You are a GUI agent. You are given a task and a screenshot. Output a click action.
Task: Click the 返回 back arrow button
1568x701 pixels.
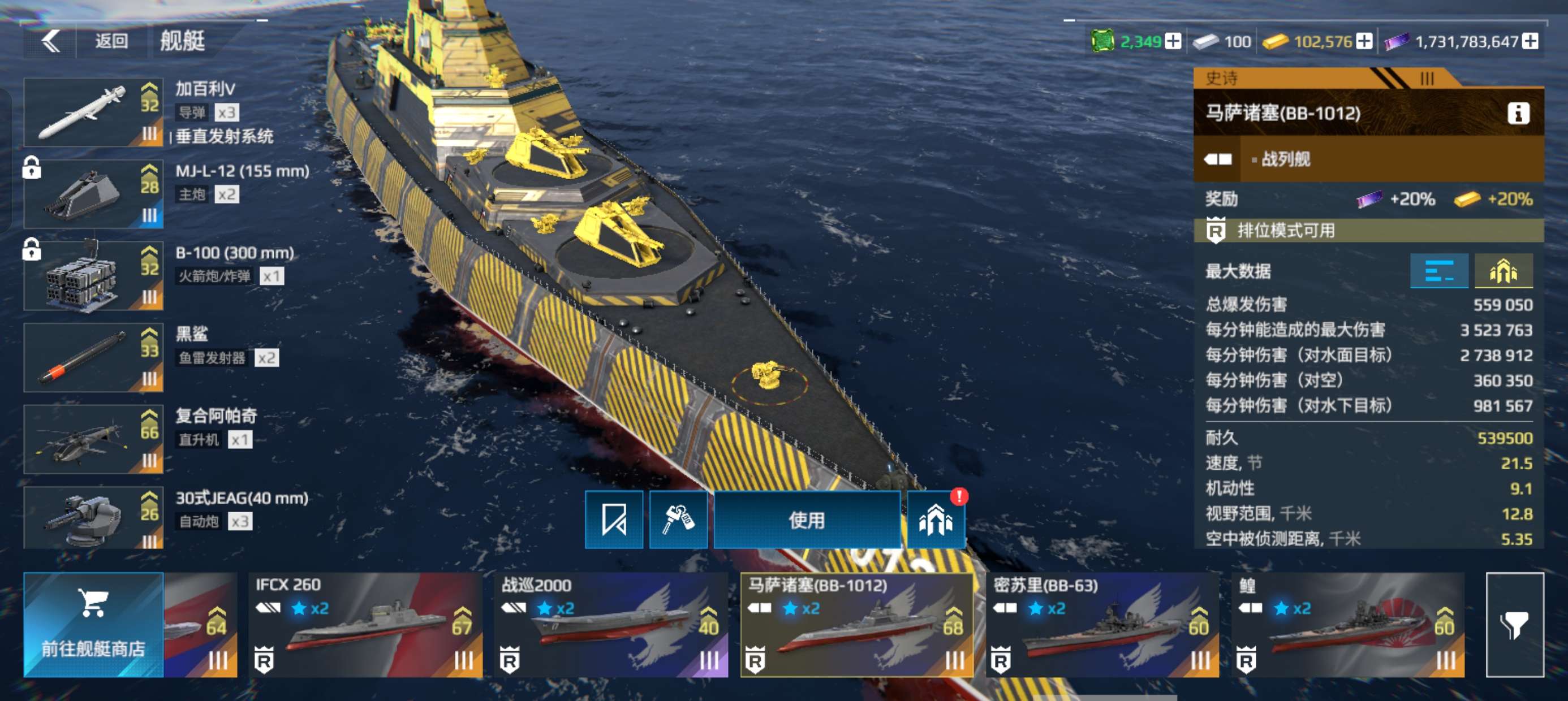coord(51,41)
